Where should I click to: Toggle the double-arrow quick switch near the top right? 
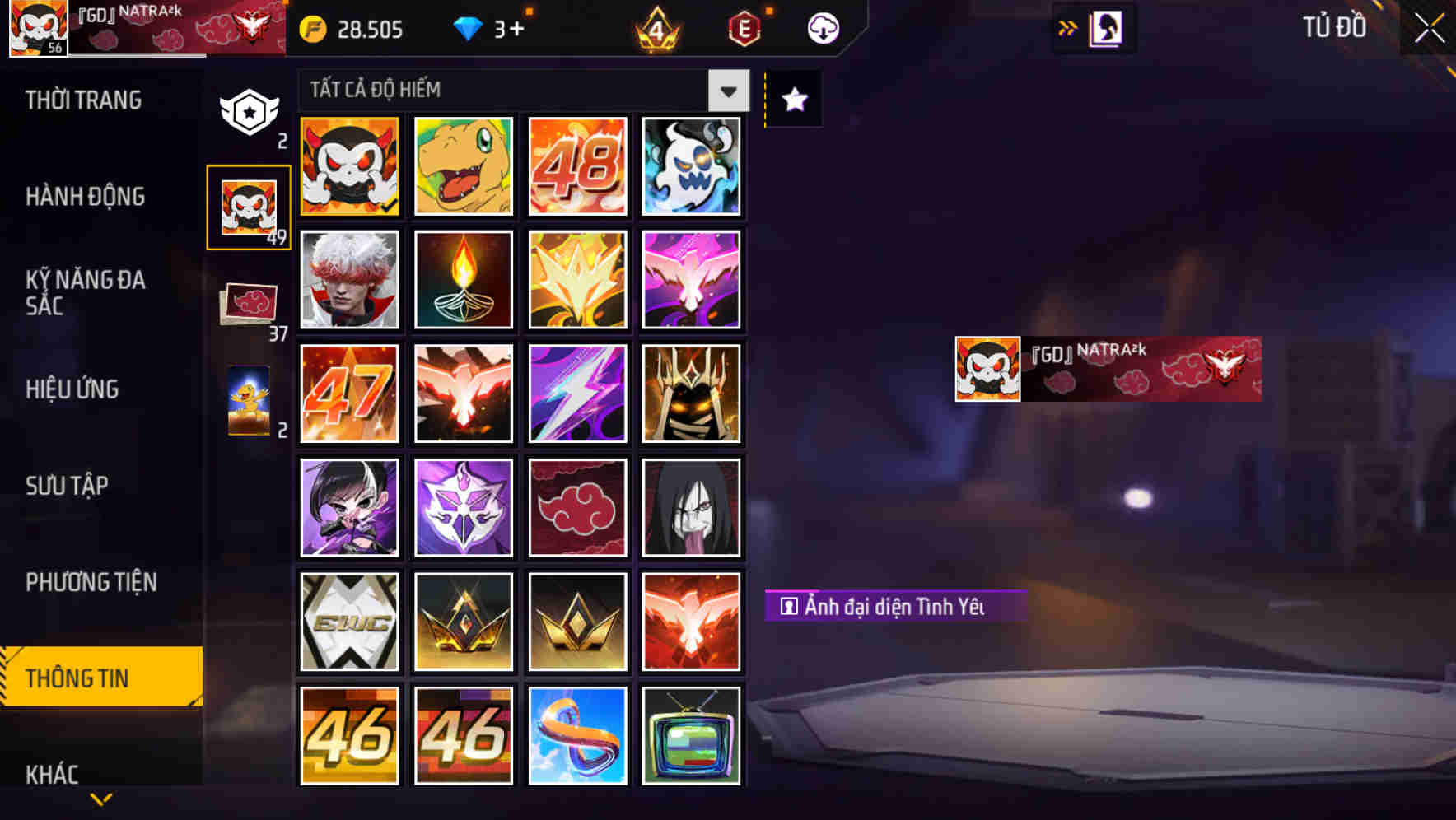[1067, 26]
